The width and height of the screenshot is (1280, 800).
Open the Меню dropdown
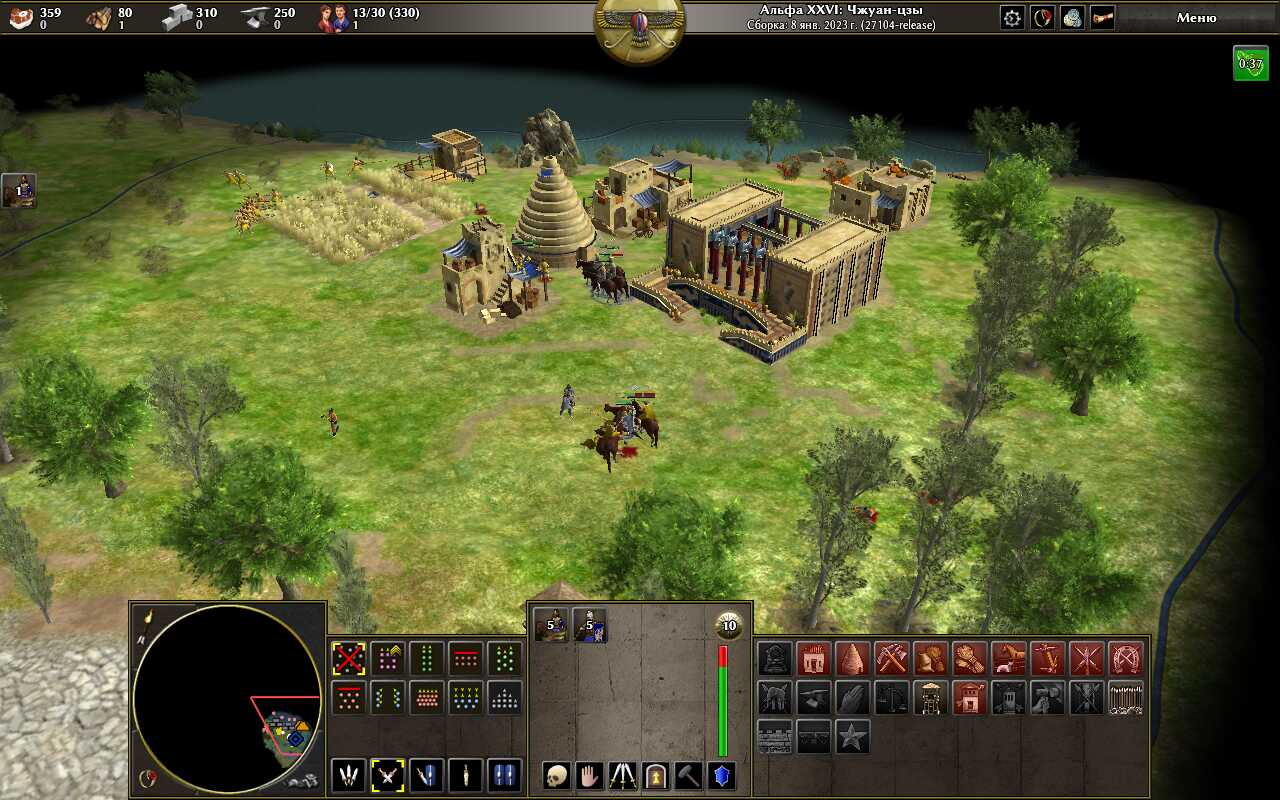pyautogui.click(x=1196, y=18)
